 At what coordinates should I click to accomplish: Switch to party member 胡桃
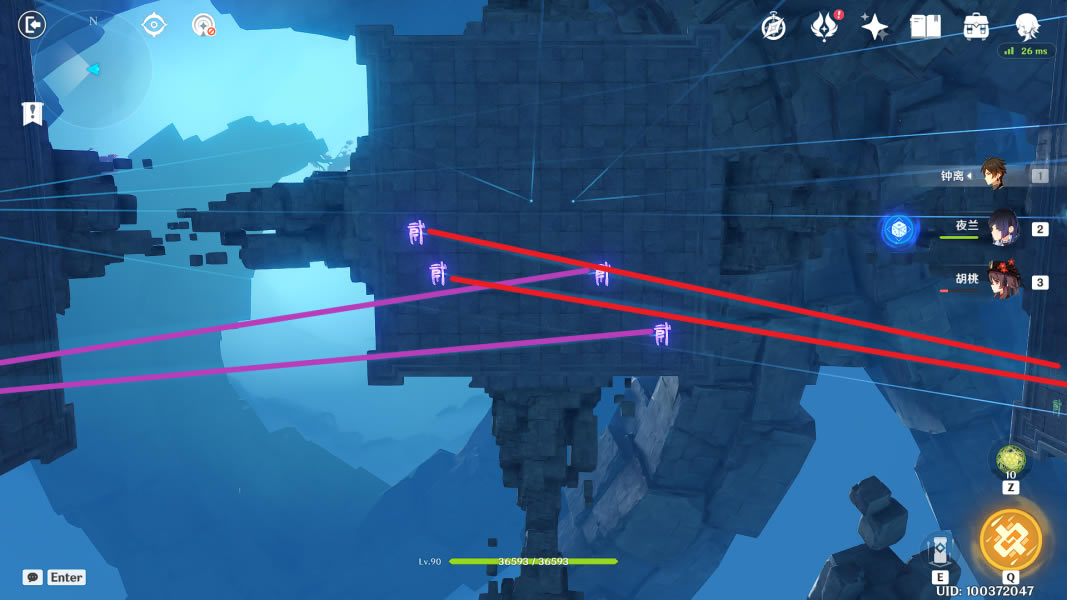point(1003,281)
